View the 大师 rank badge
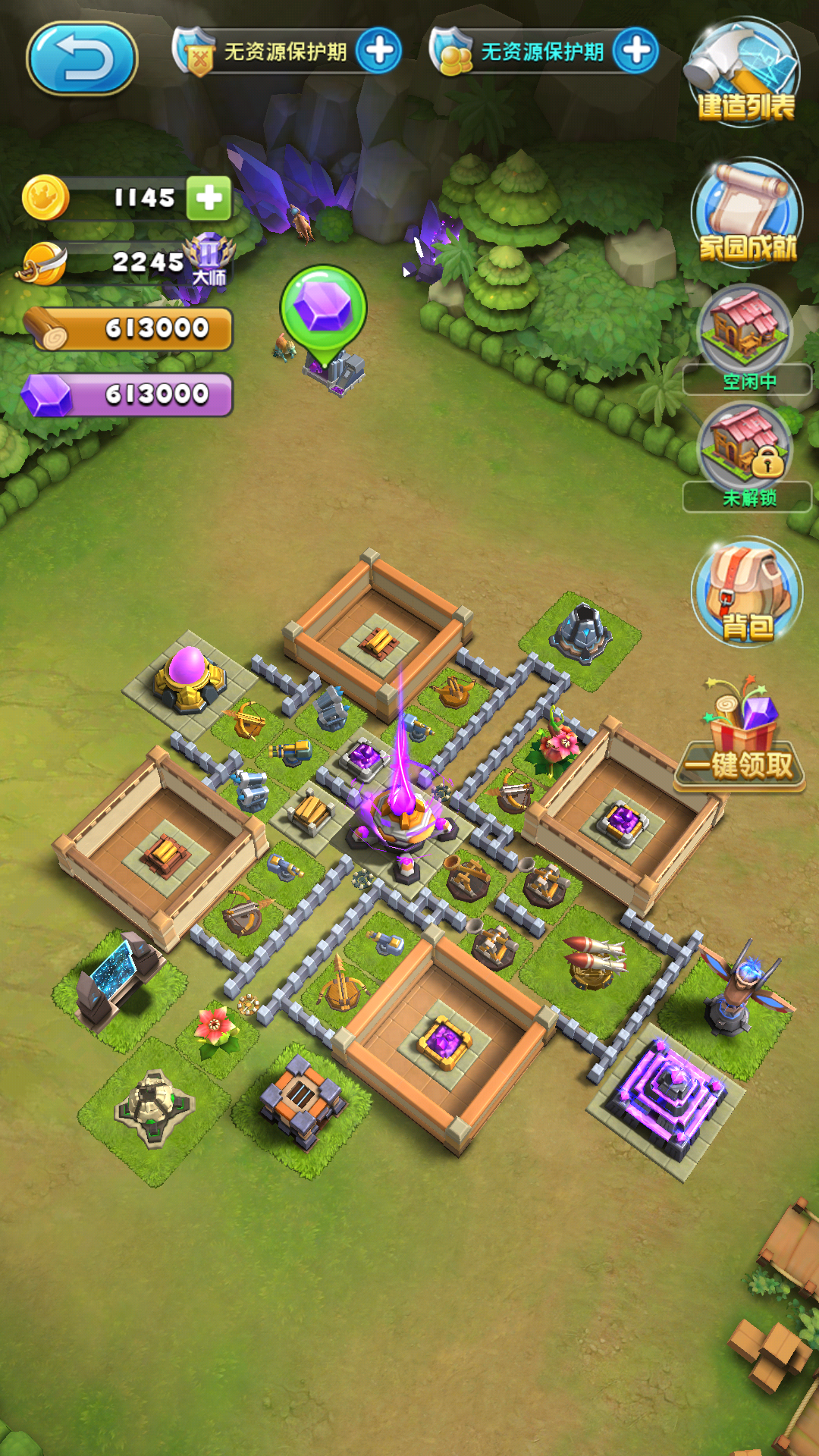The width and height of the screenshot is (819, 1456). click(209, 258)
